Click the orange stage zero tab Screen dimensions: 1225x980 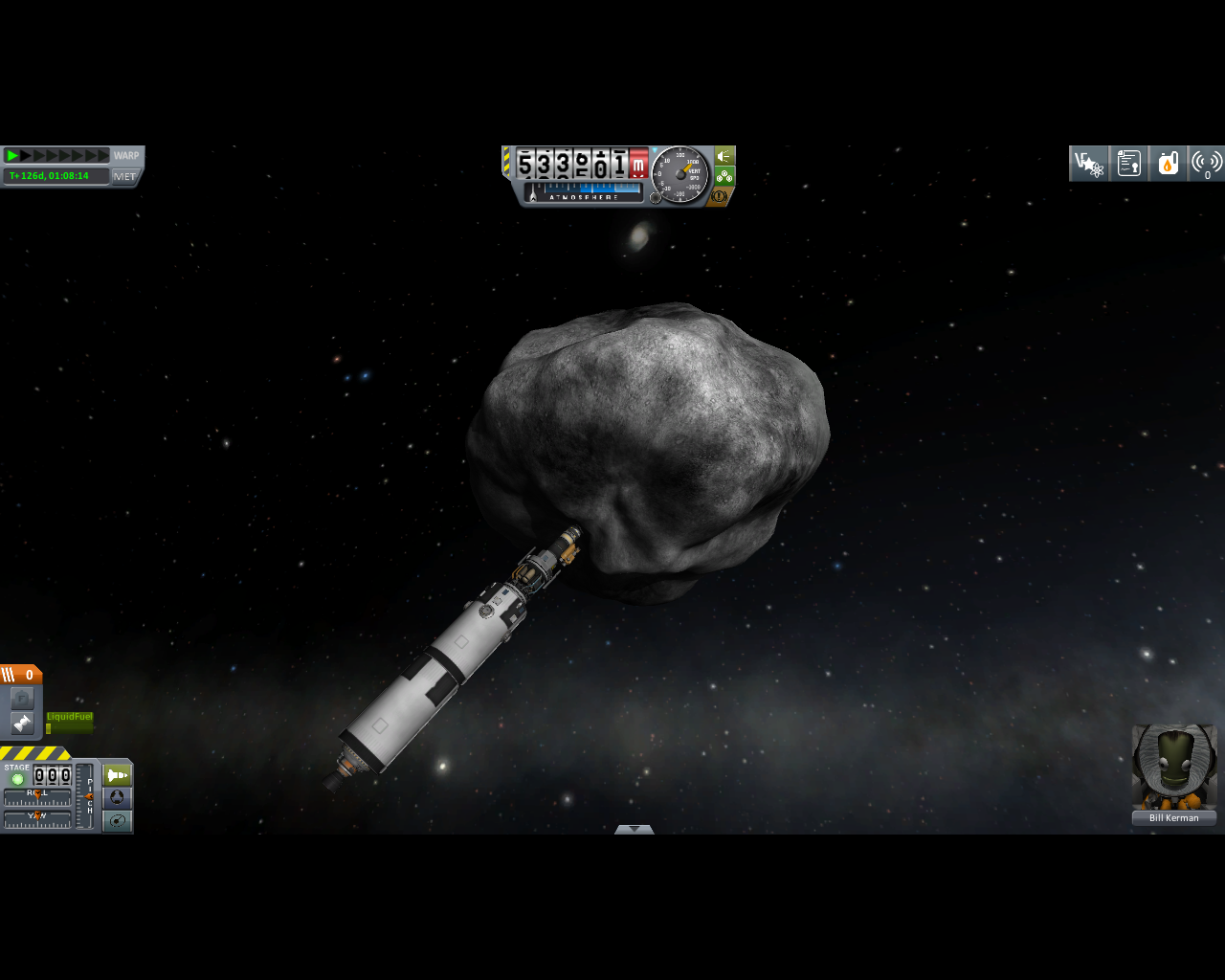21,675
